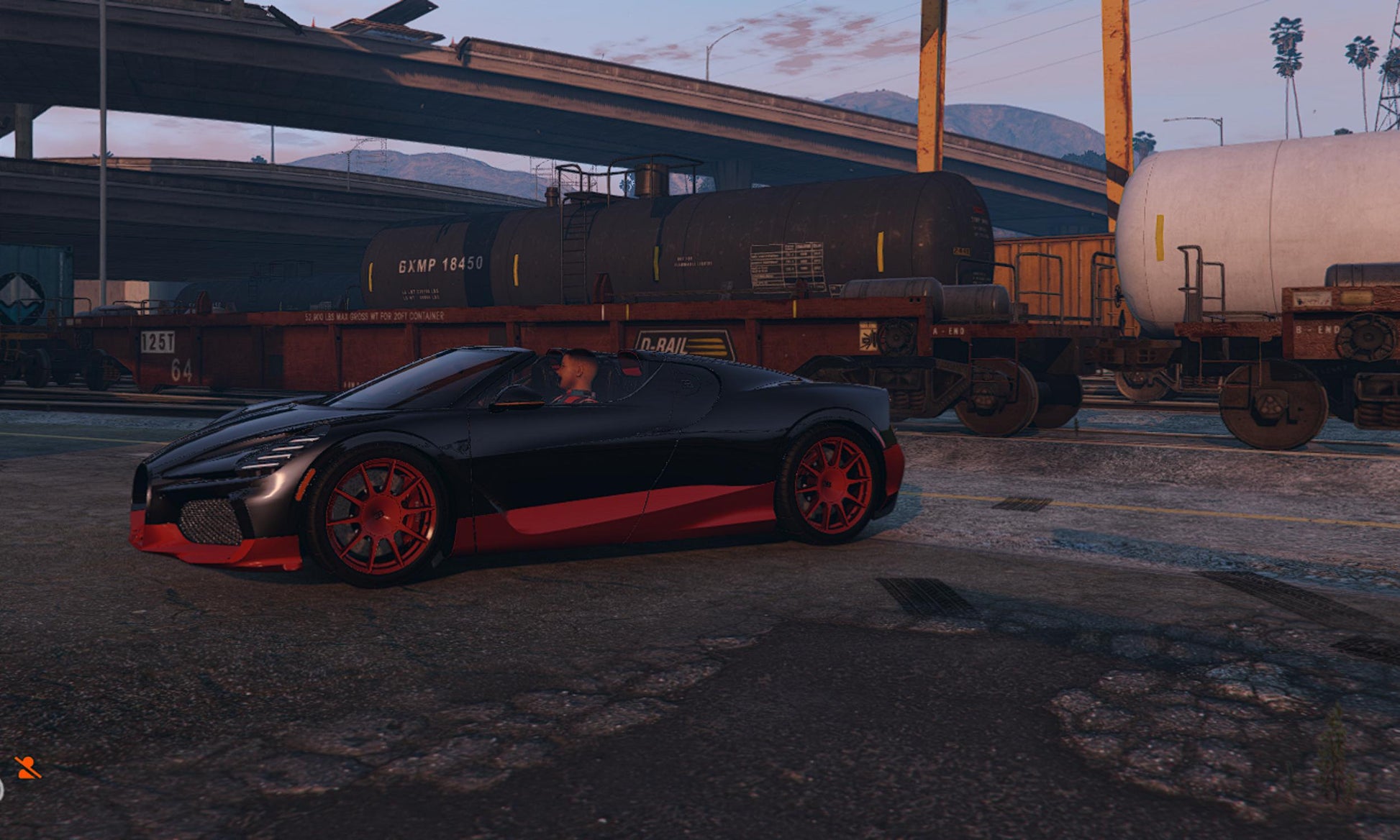Image resolution: width=1400 pixels, height=840 pixels.
Task: Click the orange crossed-out player icon
Action: pyautogui.click(x=27, y=768)
